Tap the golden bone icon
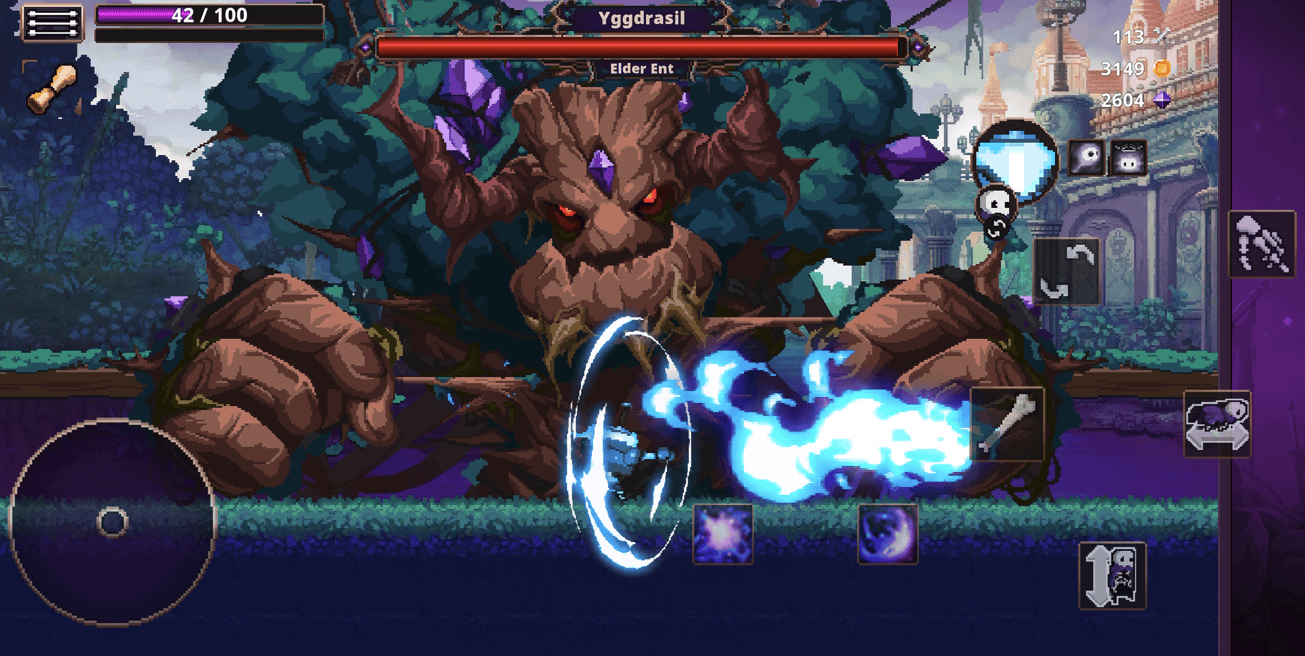Viewport: 1305px width, 656px height. pyautogui.click(x=51, y=89)
